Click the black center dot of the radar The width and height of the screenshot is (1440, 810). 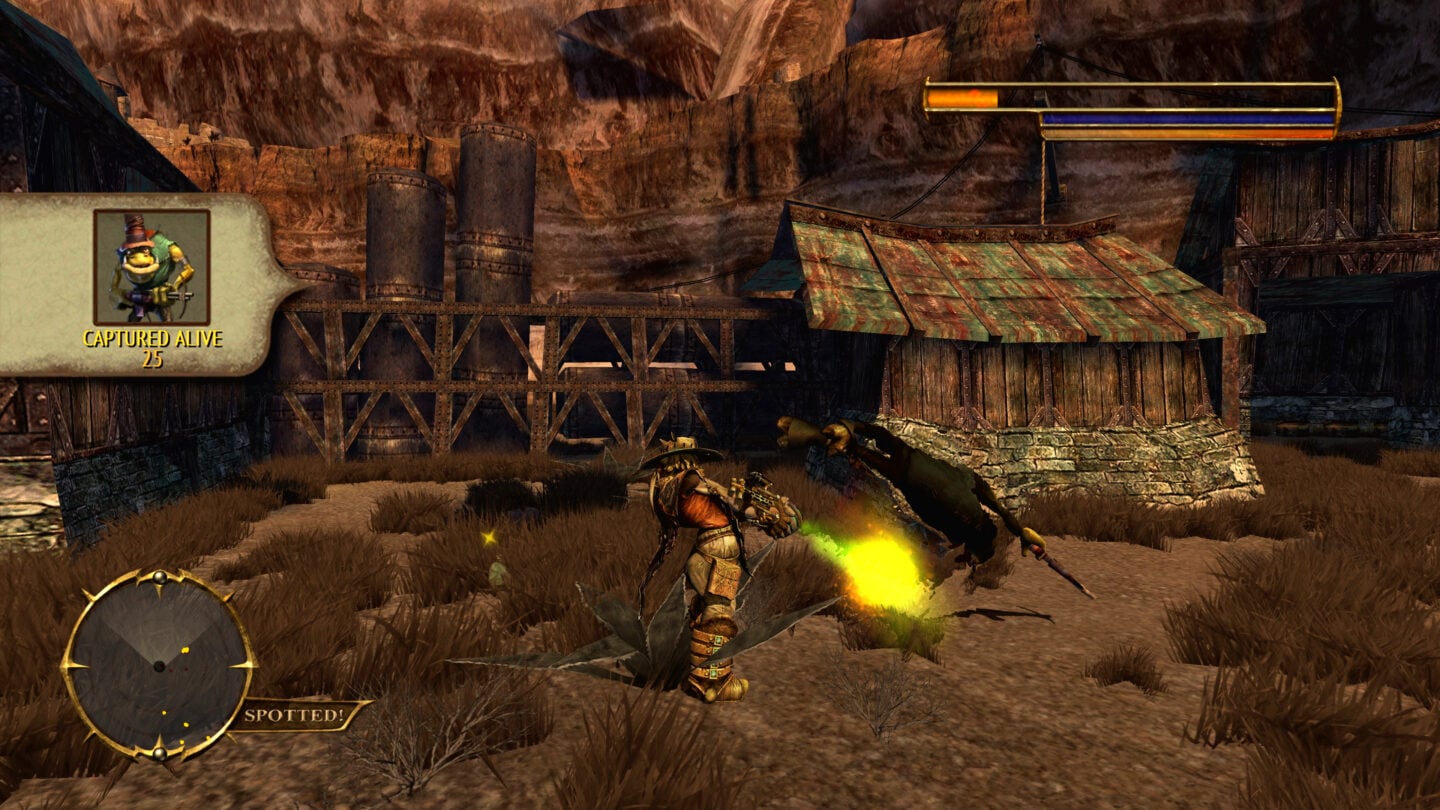160,667
